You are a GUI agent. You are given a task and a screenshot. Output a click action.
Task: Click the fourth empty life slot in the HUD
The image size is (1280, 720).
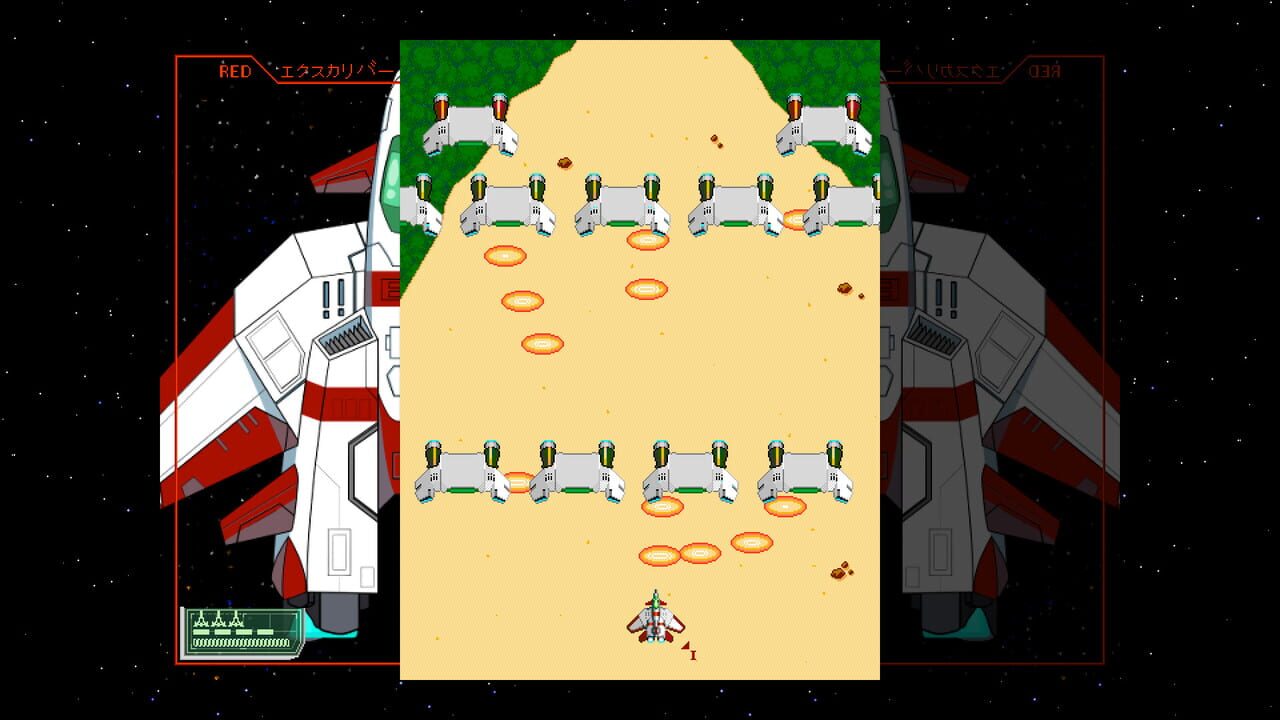point(254,621)
